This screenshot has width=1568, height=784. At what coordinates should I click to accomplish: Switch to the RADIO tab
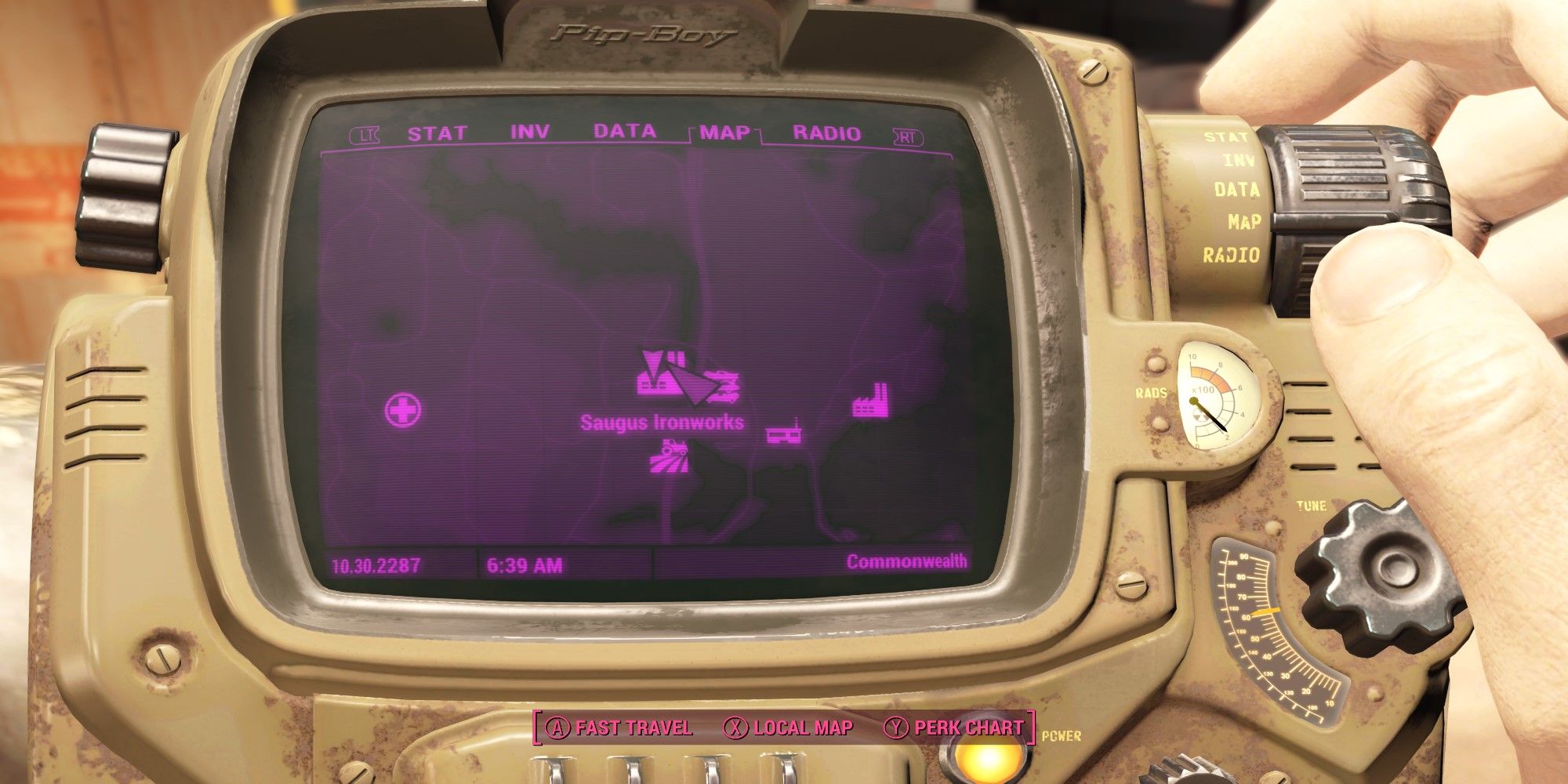[825, 132]
